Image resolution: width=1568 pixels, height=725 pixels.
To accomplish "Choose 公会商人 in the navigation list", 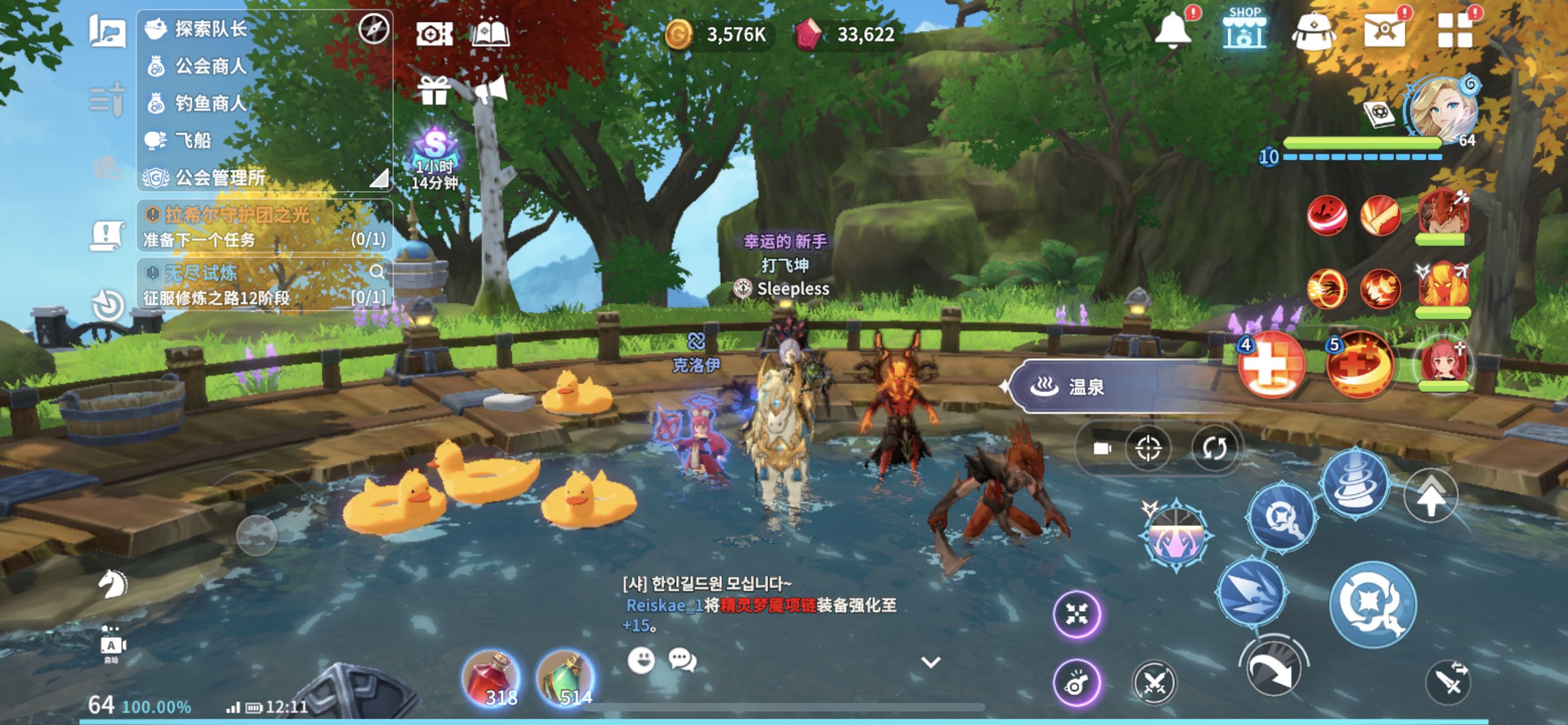I will [x=210, y=66].
